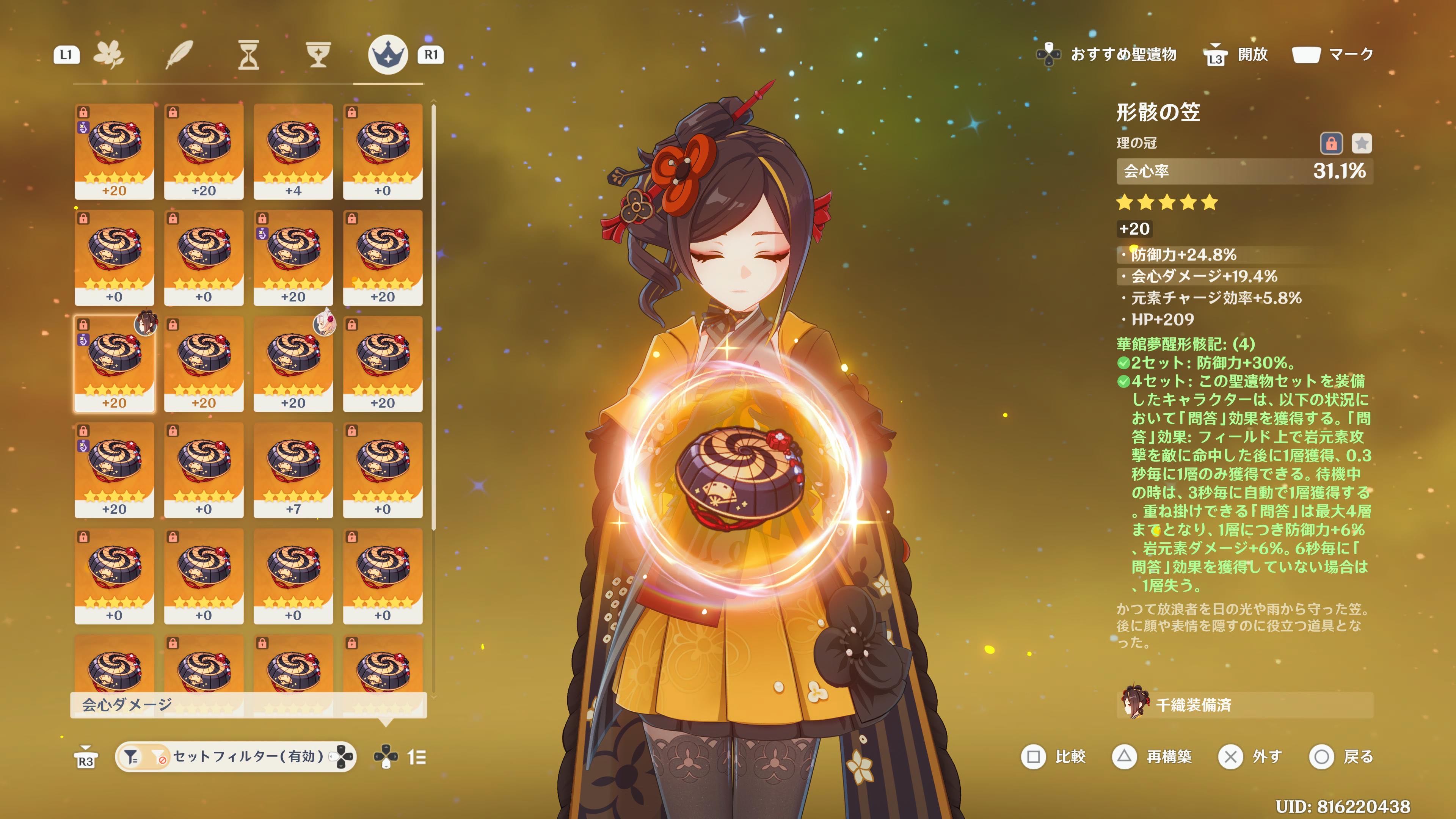Screen dimensions: 1456x819
Task: Go back with the 戻る button
Action: 1341,757
